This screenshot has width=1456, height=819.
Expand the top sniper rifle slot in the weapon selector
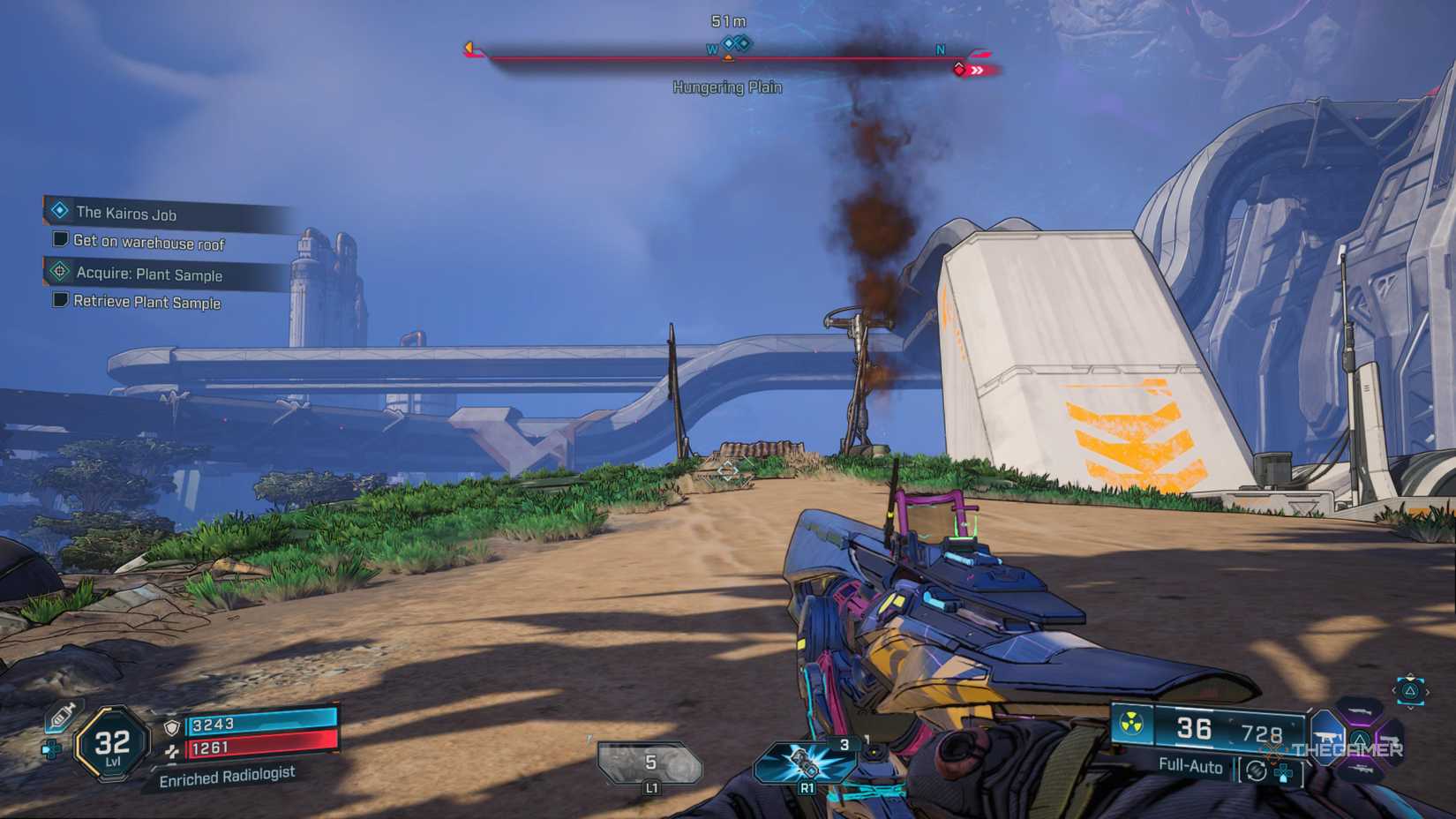pos(1359,711)
